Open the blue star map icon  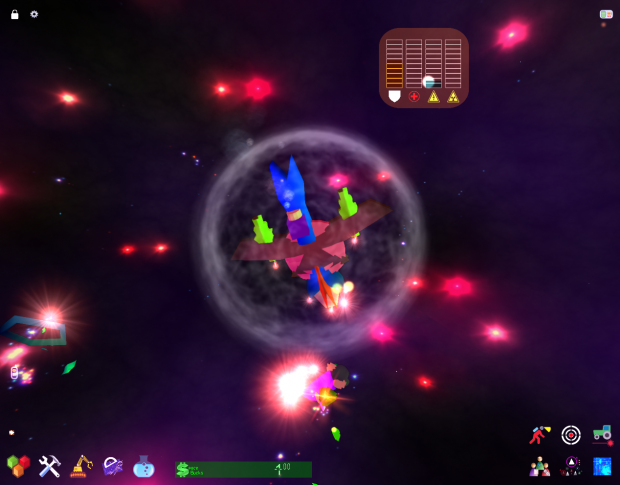[602, 466]
